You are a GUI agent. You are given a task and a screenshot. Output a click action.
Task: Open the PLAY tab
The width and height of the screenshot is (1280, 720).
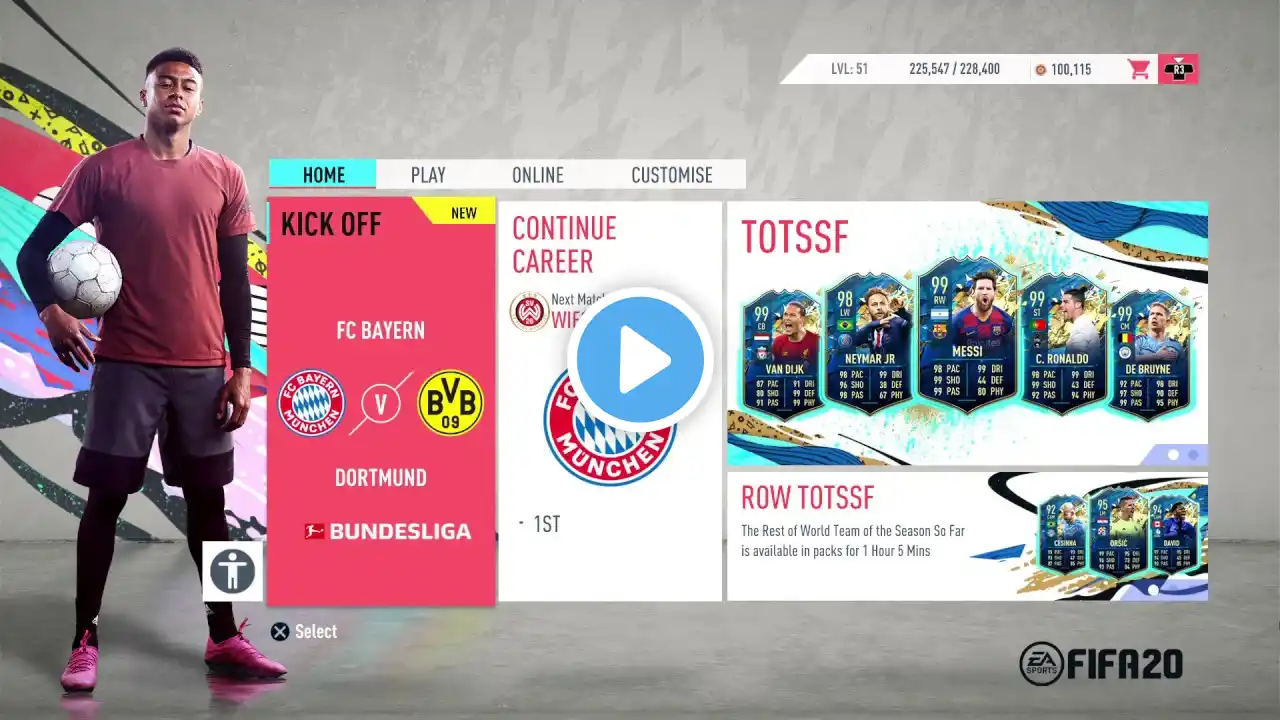pos(428,175)
